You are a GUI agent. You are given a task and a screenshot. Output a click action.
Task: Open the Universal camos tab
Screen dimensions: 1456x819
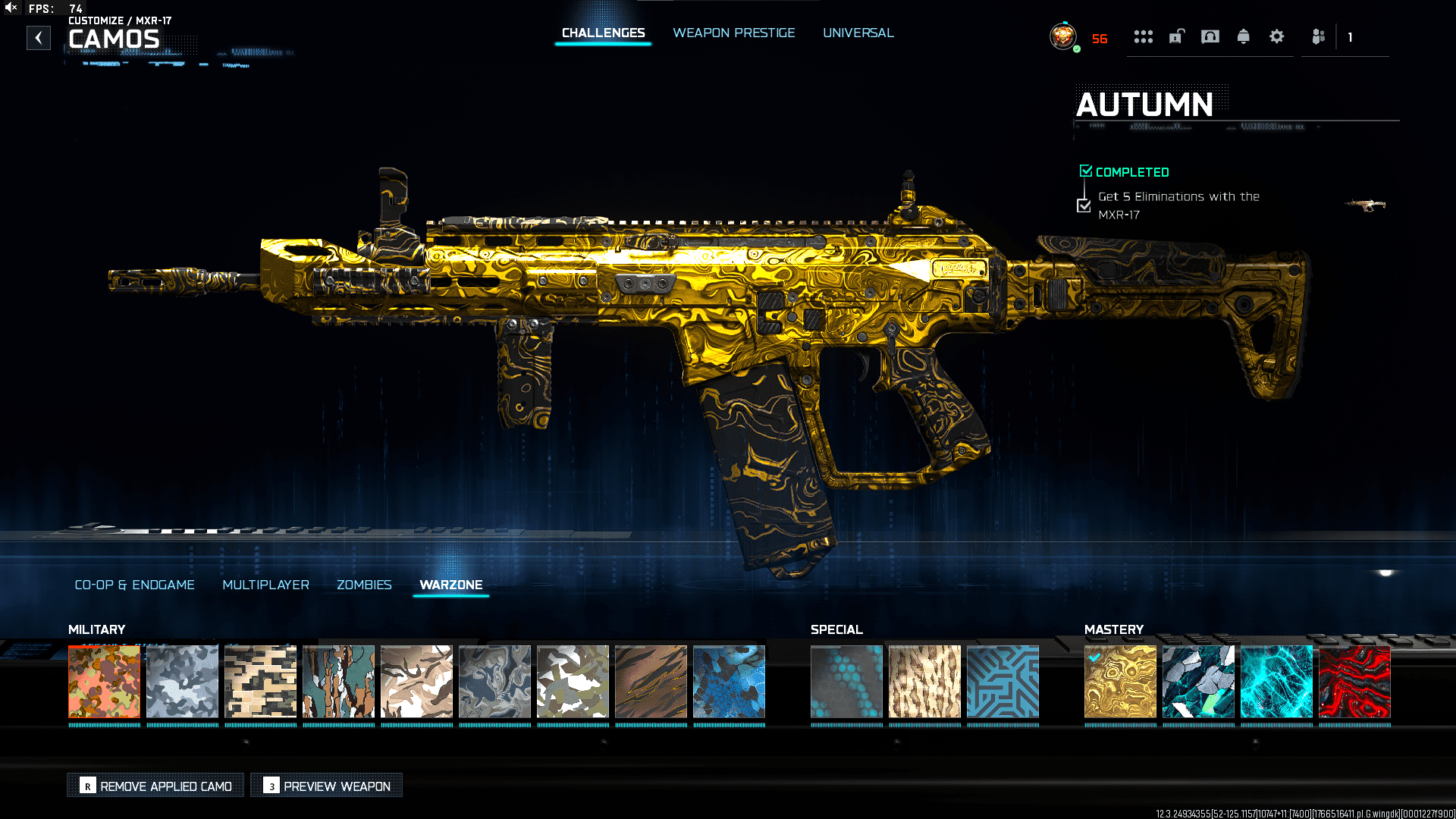(x=858, y=33)
